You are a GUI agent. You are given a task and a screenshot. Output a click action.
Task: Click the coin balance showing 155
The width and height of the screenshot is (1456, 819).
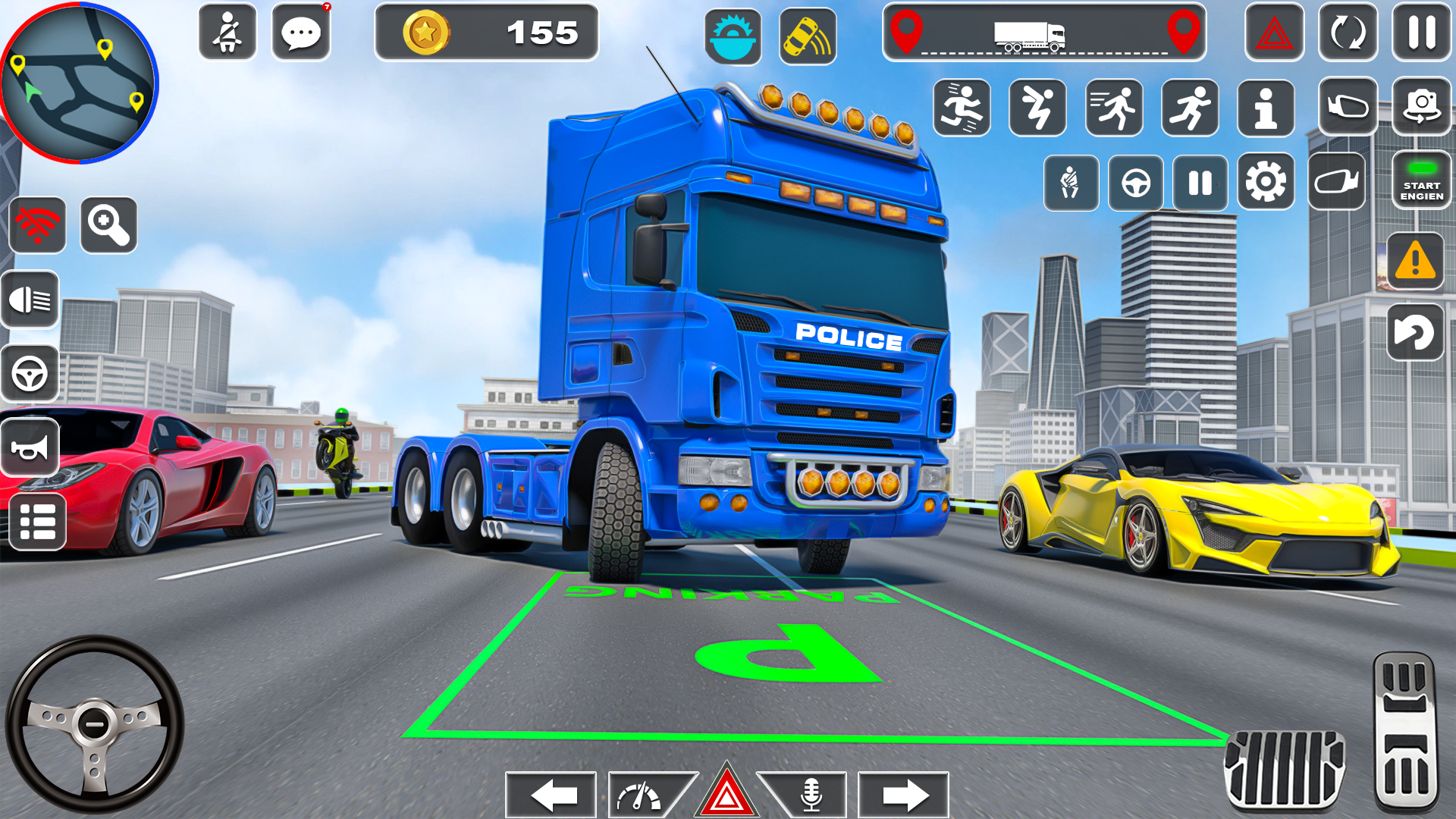pos(485,32)
